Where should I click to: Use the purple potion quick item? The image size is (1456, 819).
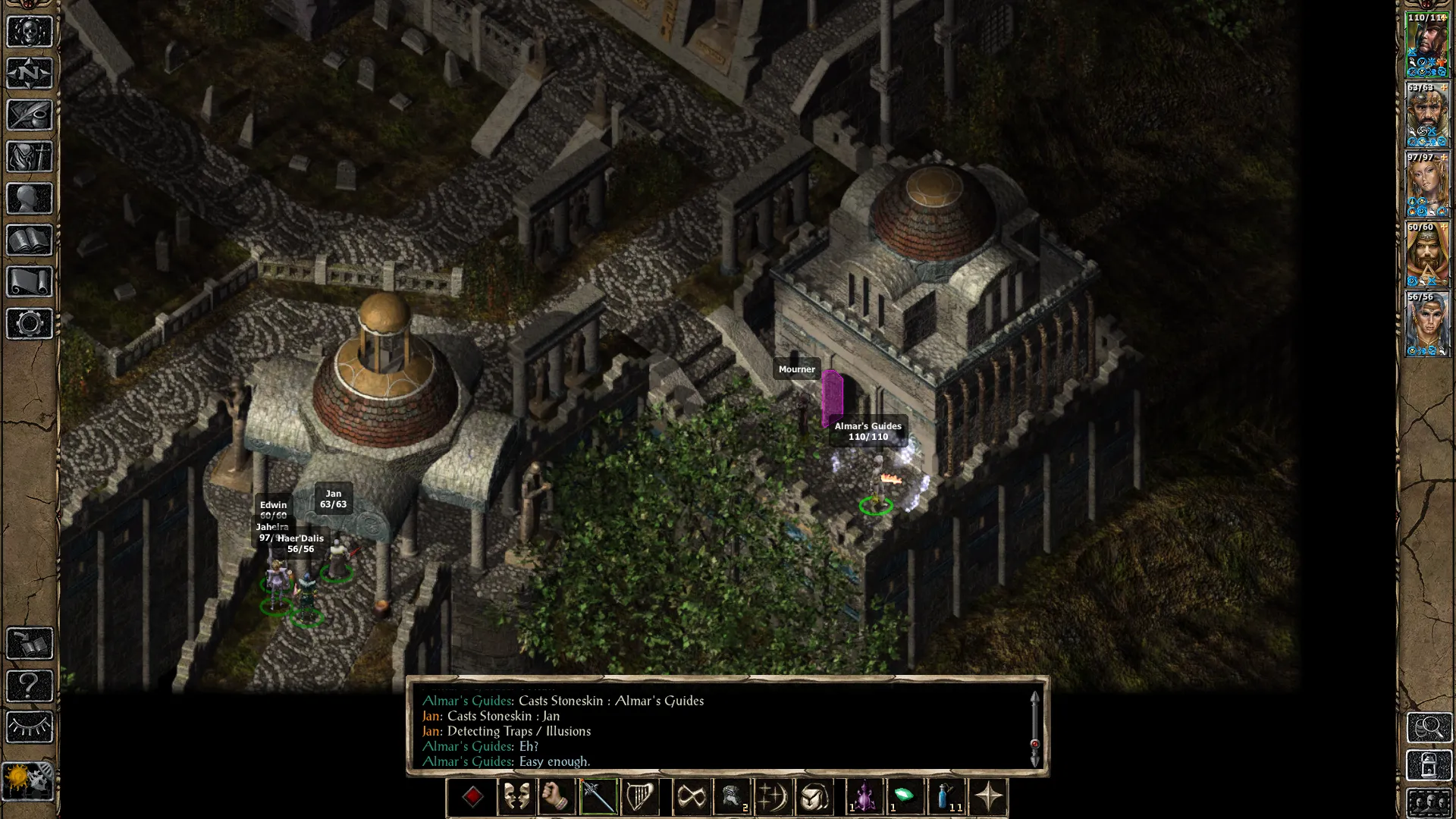864,797
